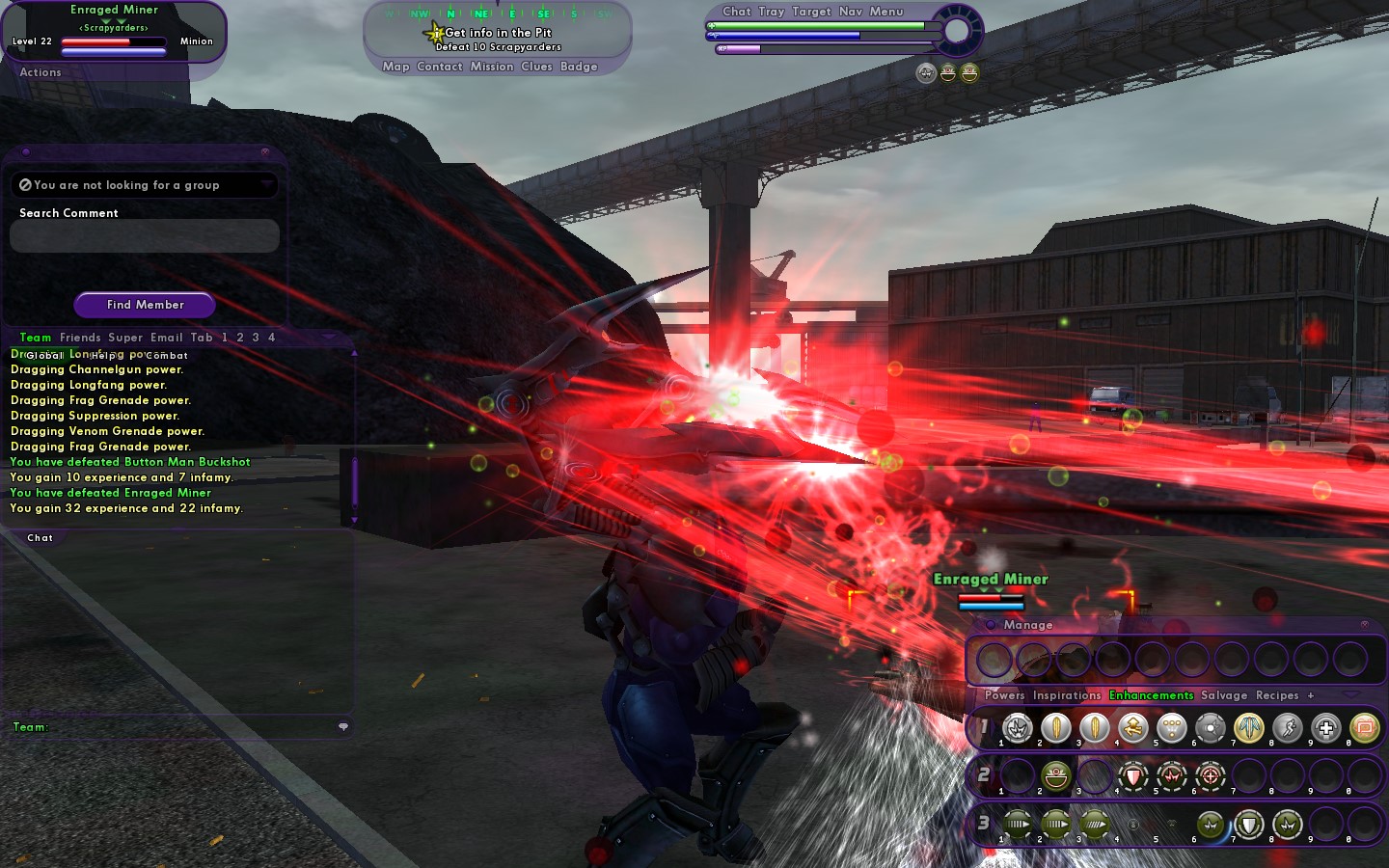Open the Map window
The height and width of the screenshot is (868, 1389).
point(395,67)
